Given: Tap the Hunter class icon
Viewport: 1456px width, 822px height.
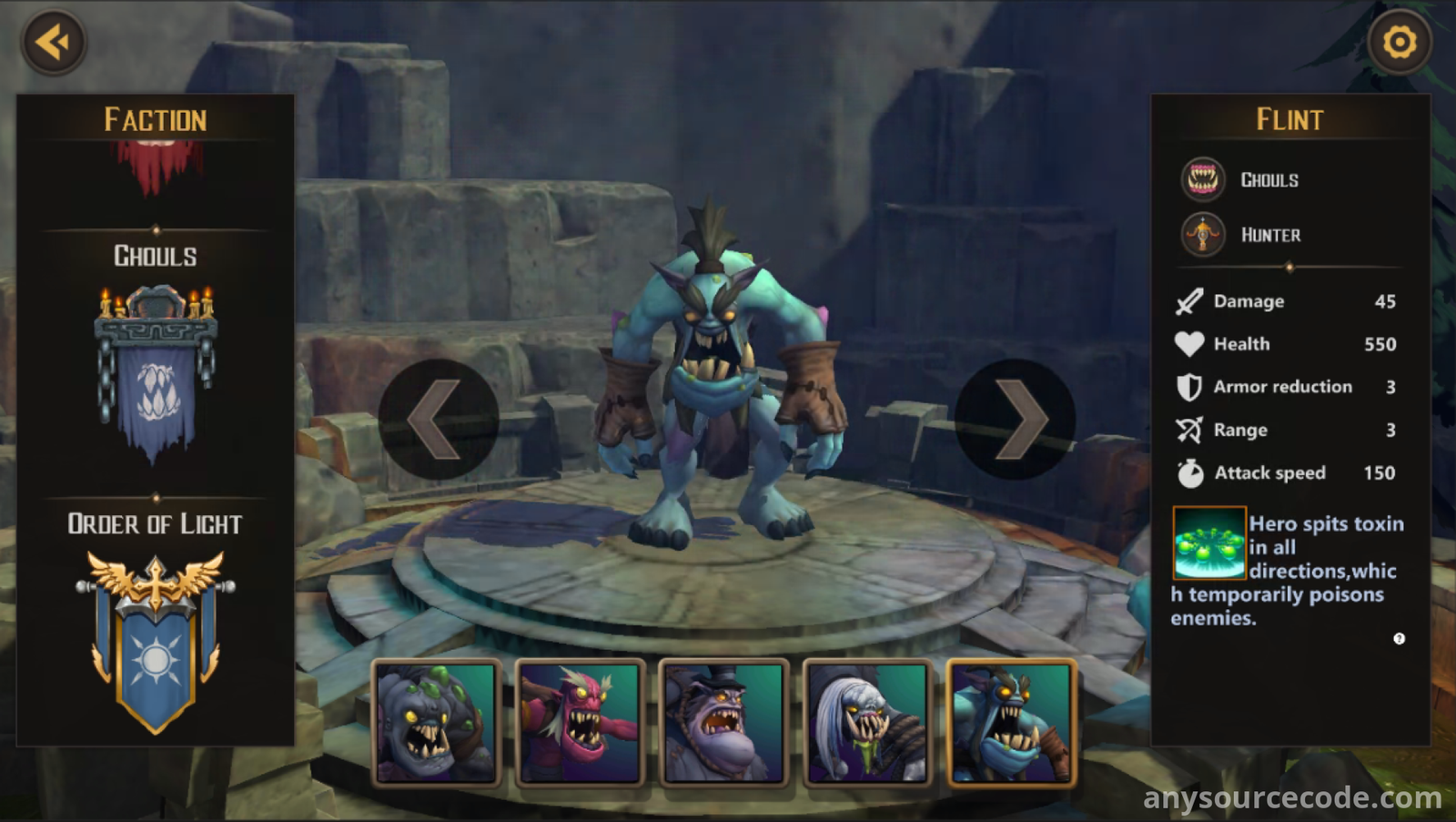Looking at the screenshot, I should coord(1203,235).
